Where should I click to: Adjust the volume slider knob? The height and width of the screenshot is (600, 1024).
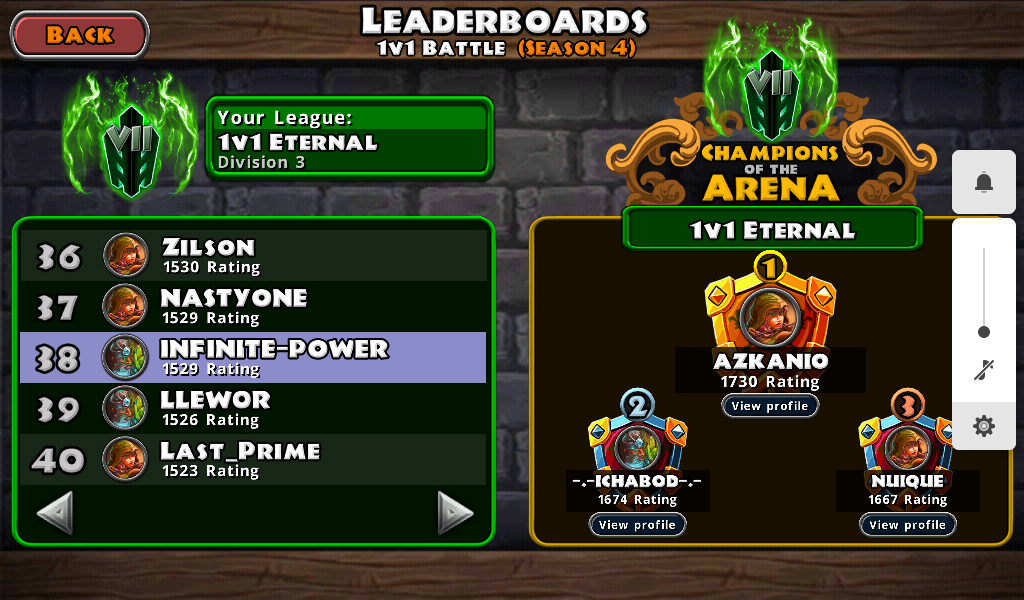984,332
